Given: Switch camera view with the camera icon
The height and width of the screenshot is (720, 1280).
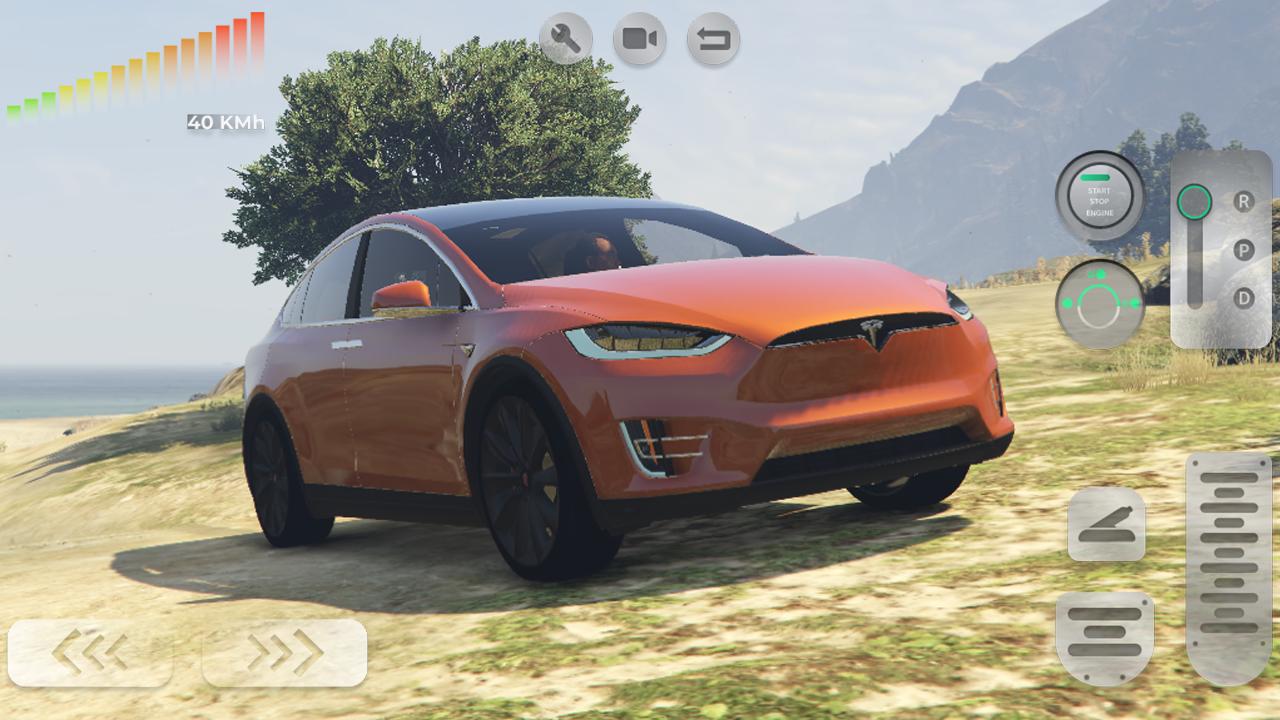Looking at the screenshot, I should point(640,37).
